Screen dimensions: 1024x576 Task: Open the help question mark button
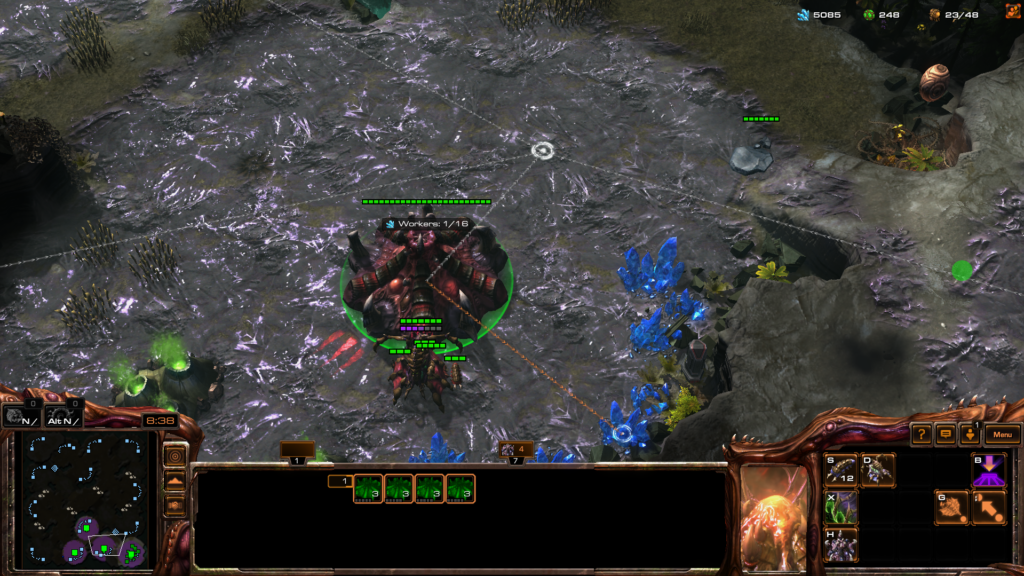tap(921, 435)
